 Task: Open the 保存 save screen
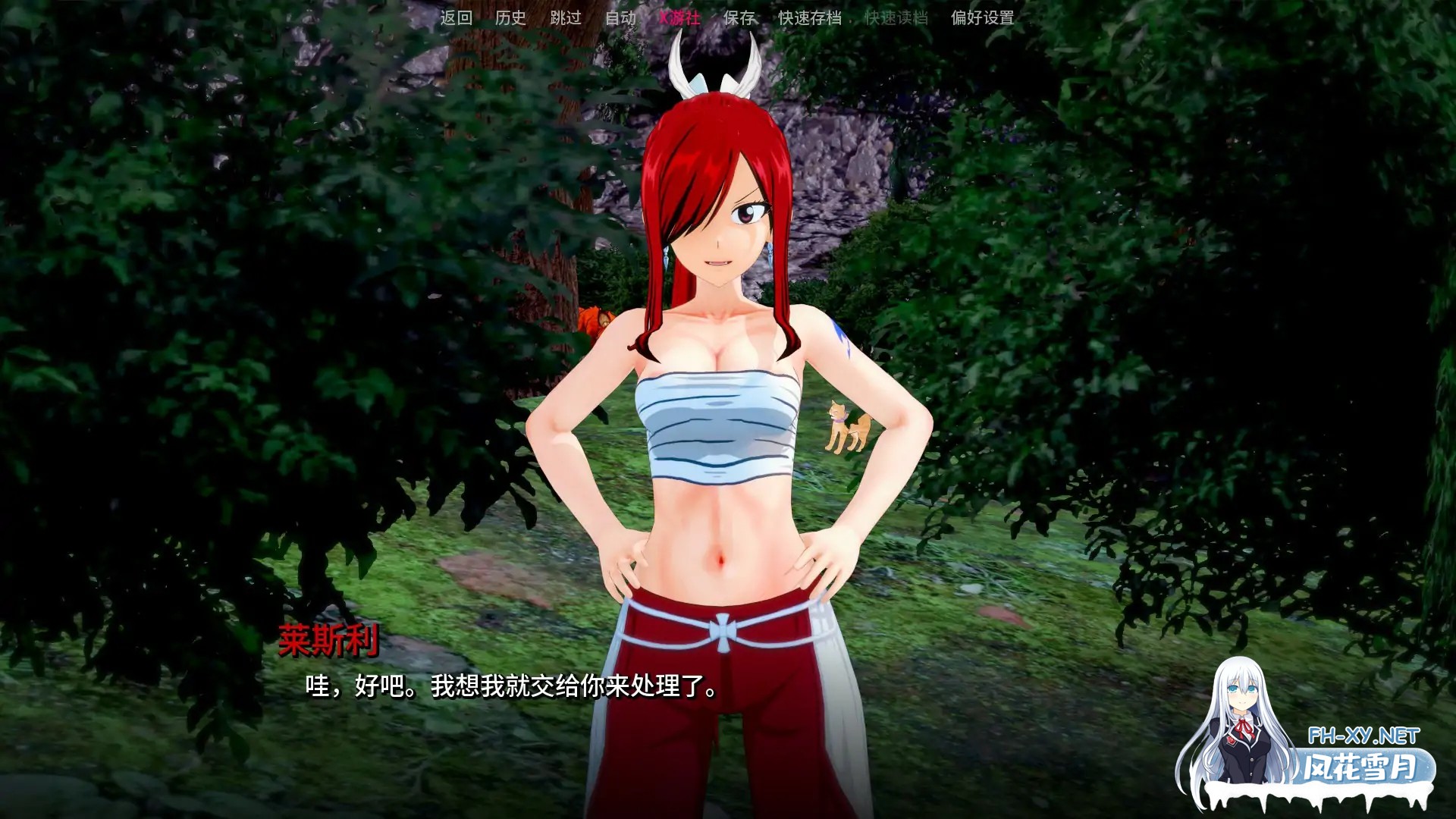pos(739,19)
